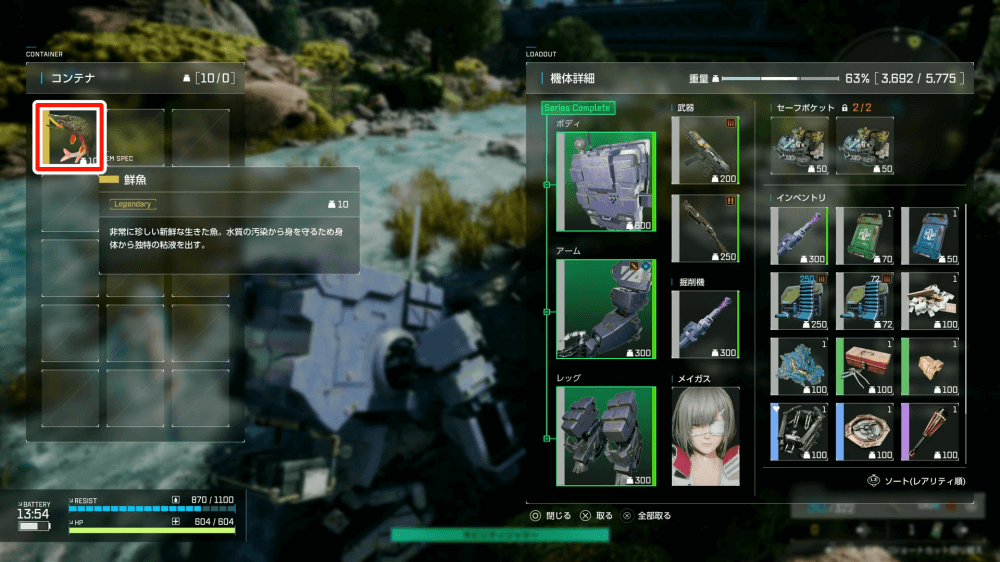Image resolution: width=1000 pixels, height=562 pixels.
Task: Select the ammo stack with 72 rounds
Action: (x=864, y=301)
